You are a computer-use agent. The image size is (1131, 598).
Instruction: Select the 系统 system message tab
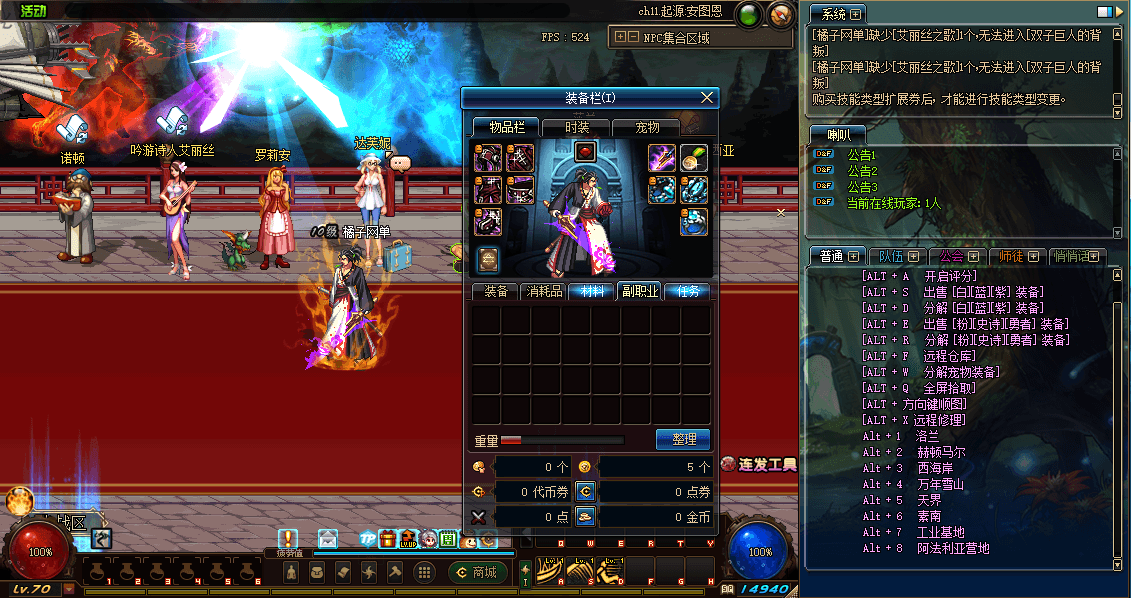(838, 14)
